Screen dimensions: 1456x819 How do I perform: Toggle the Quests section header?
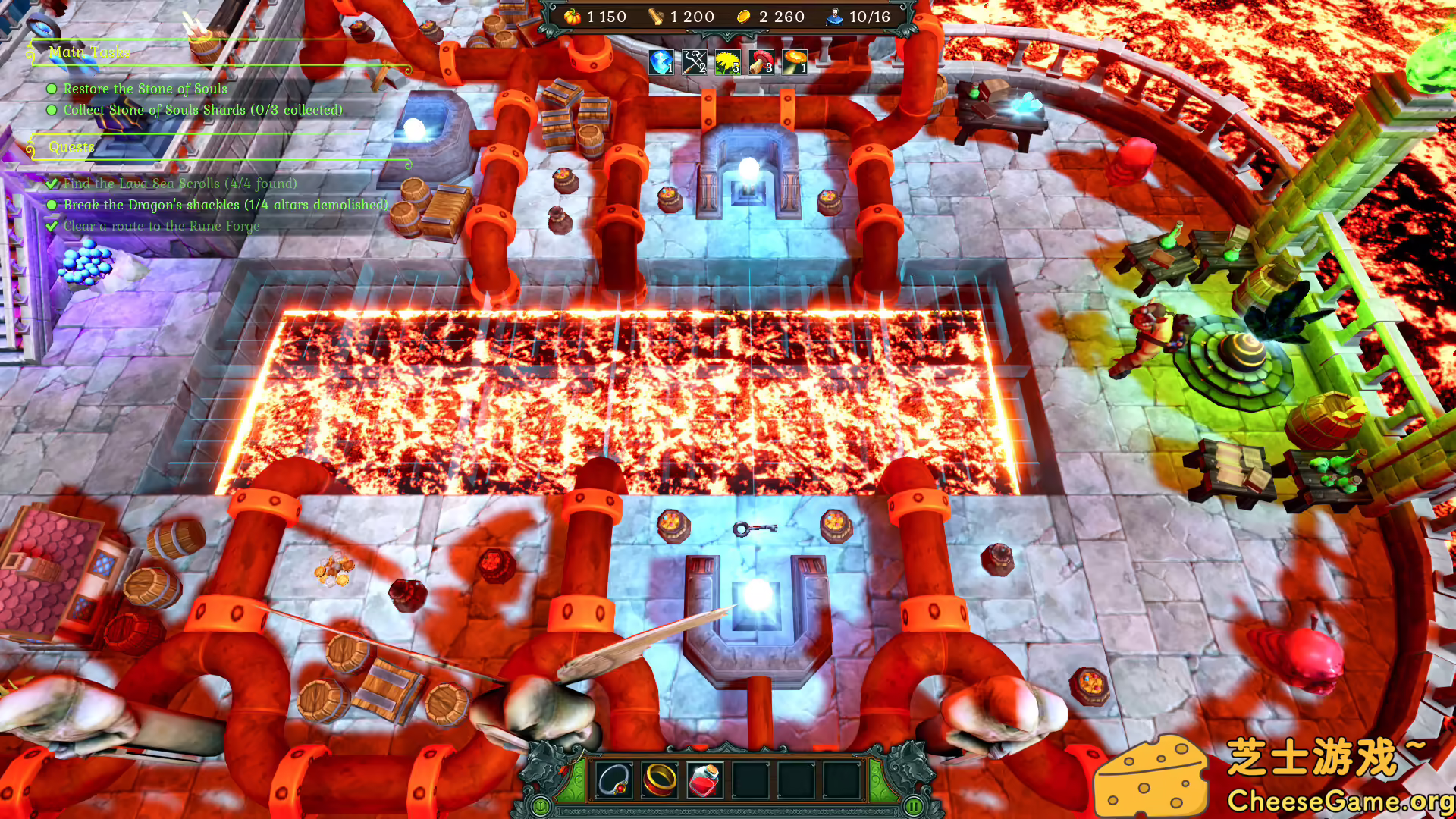pyautogui.click(x=71, y=147)
